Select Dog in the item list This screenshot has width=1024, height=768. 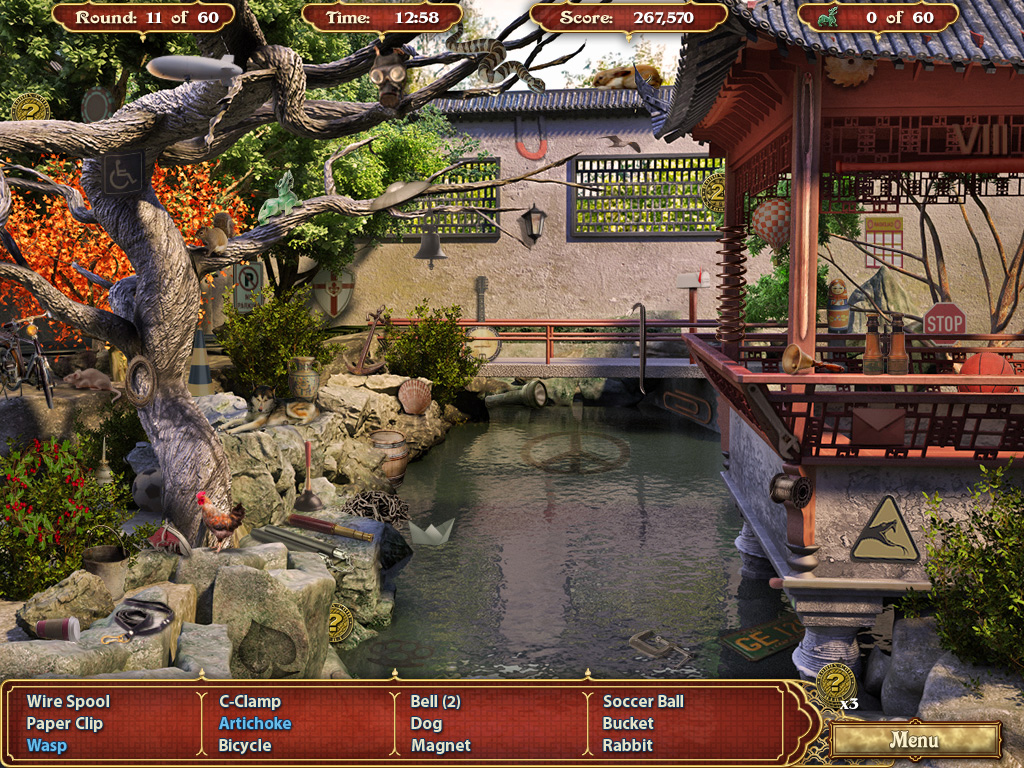click(x=426, y=724)
